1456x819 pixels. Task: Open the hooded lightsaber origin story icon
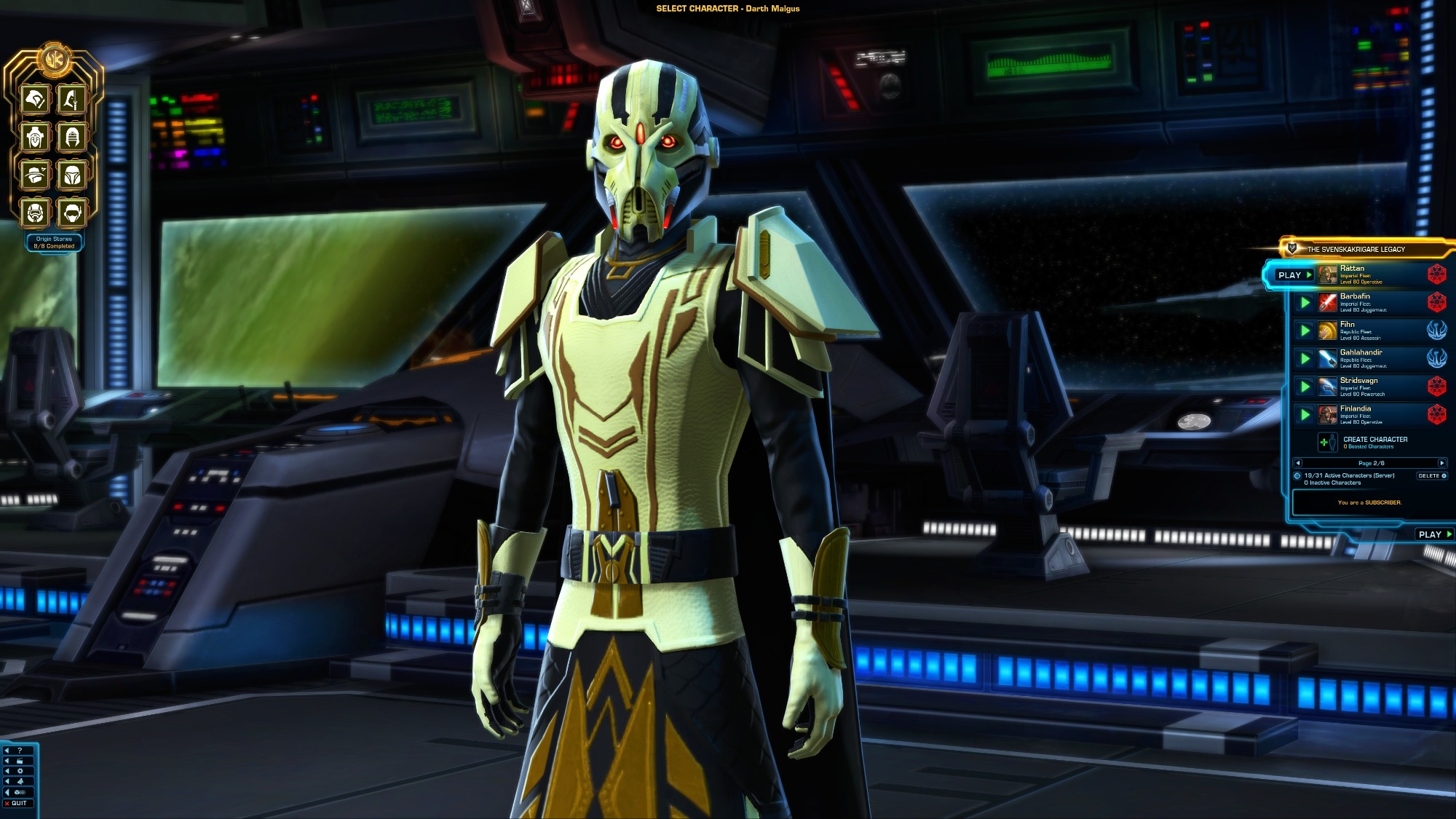point(72,100)
